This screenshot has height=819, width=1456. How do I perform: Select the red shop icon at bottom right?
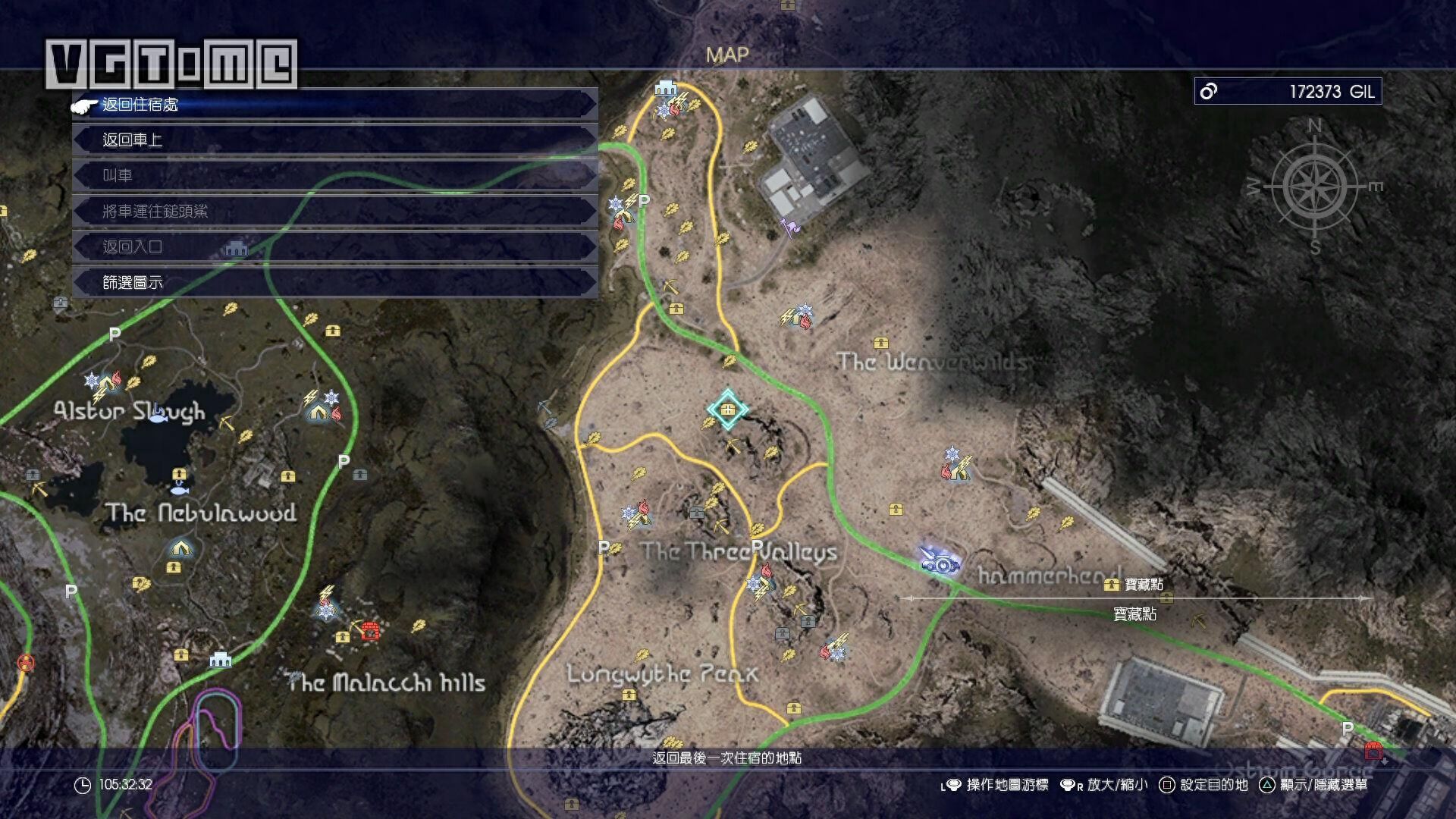[x=1373, y=751]
